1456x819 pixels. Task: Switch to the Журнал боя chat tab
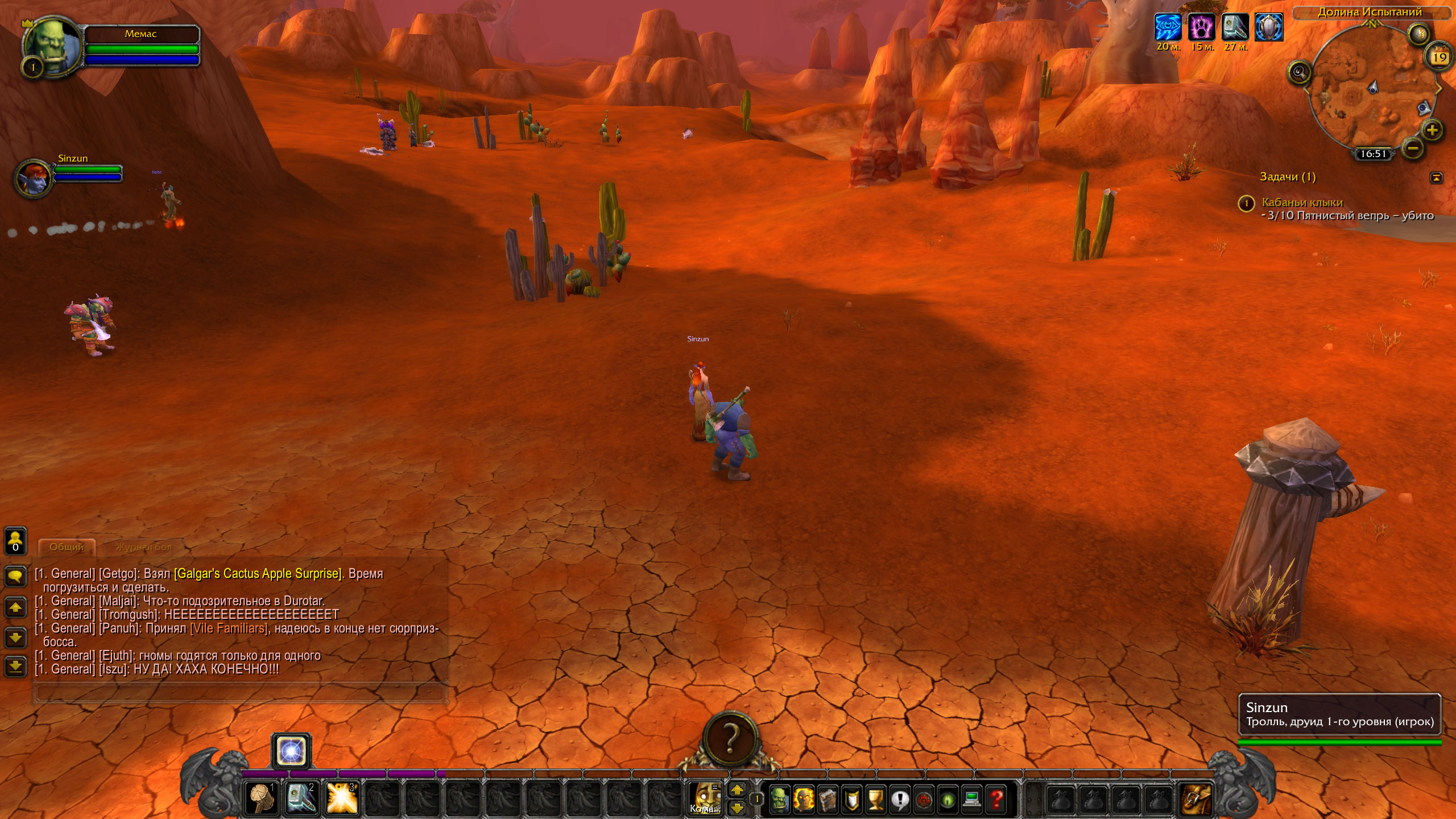tap(143, 547)
